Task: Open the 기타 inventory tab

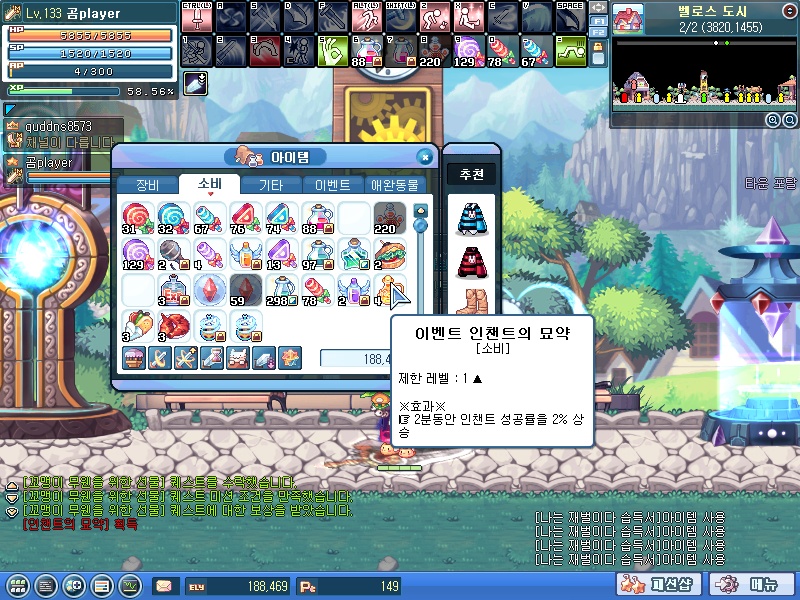Action: point(271,185)
